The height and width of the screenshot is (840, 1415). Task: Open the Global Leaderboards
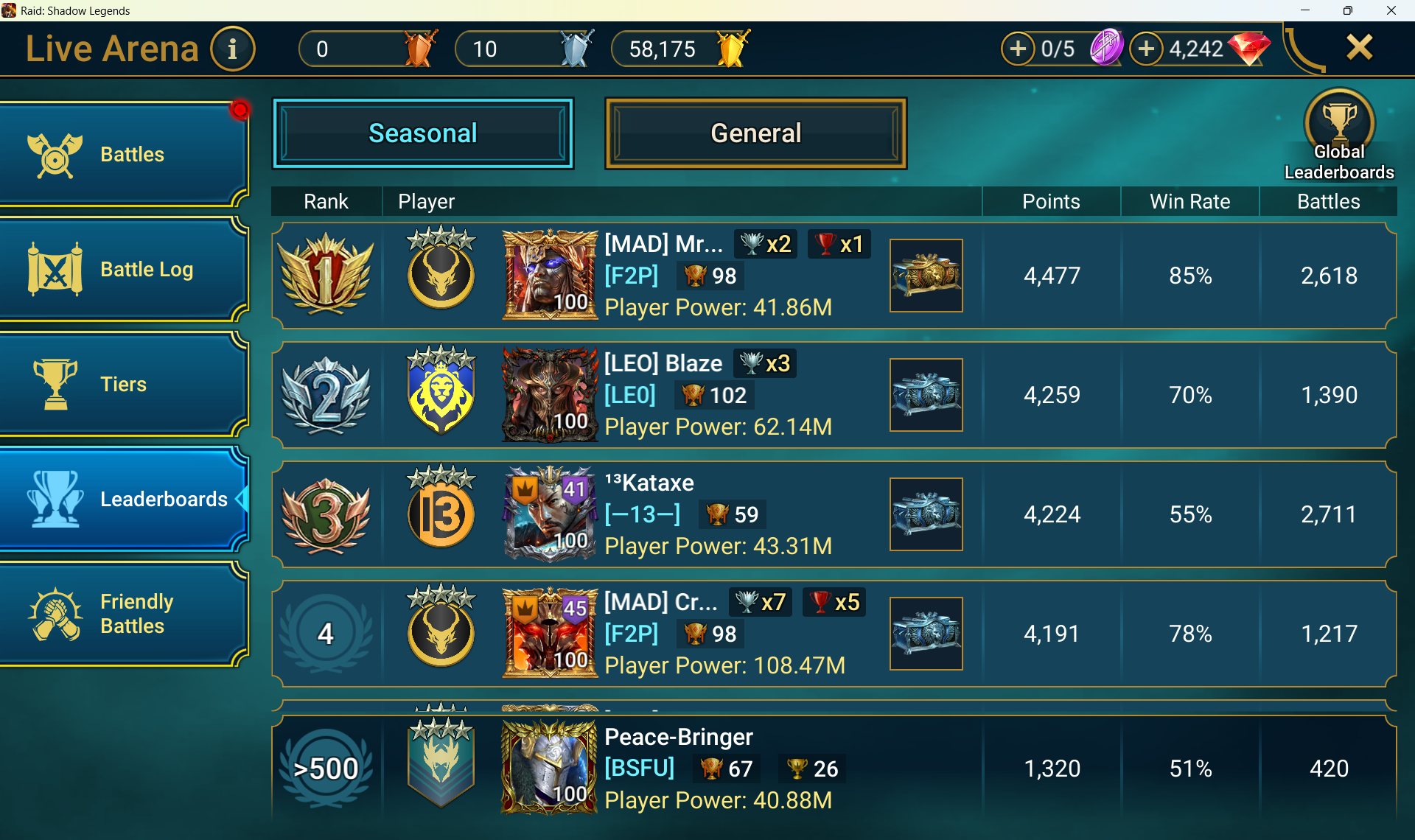pyautogui.click(x=1339, y=135)
